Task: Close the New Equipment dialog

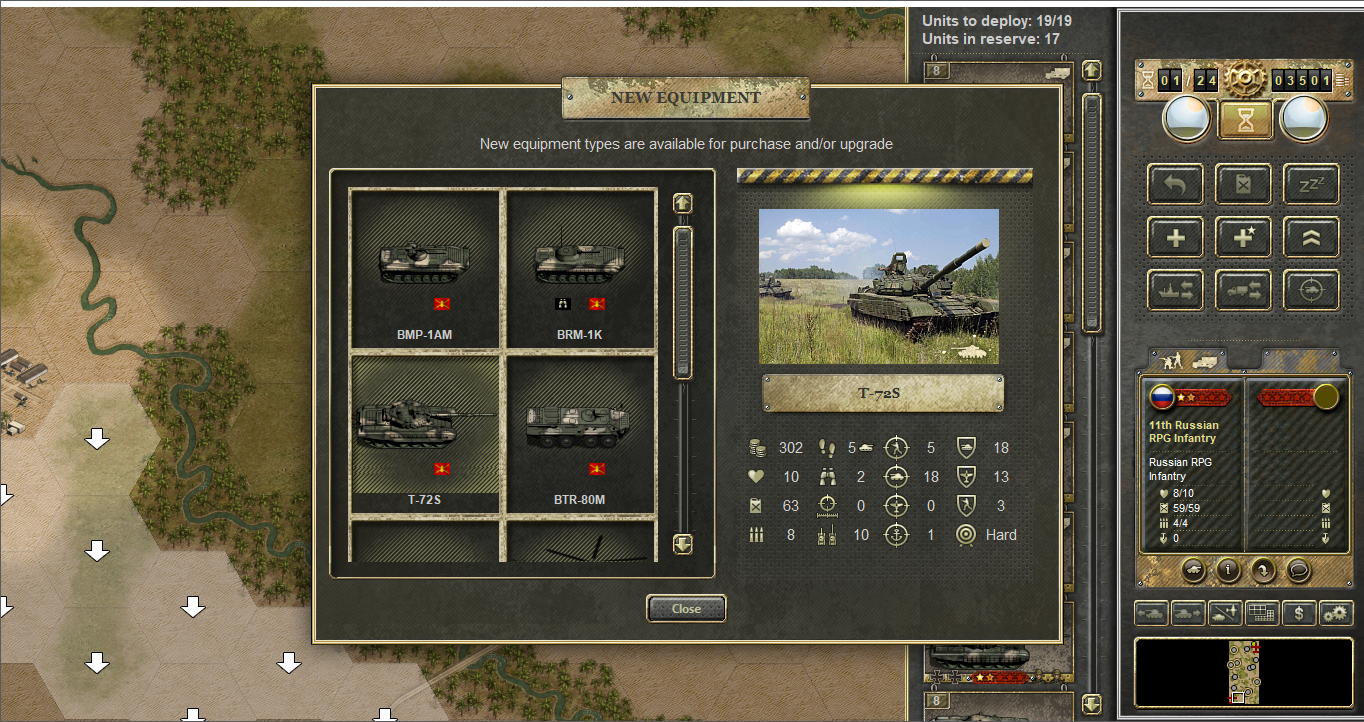Action: [x=686, y=608]
